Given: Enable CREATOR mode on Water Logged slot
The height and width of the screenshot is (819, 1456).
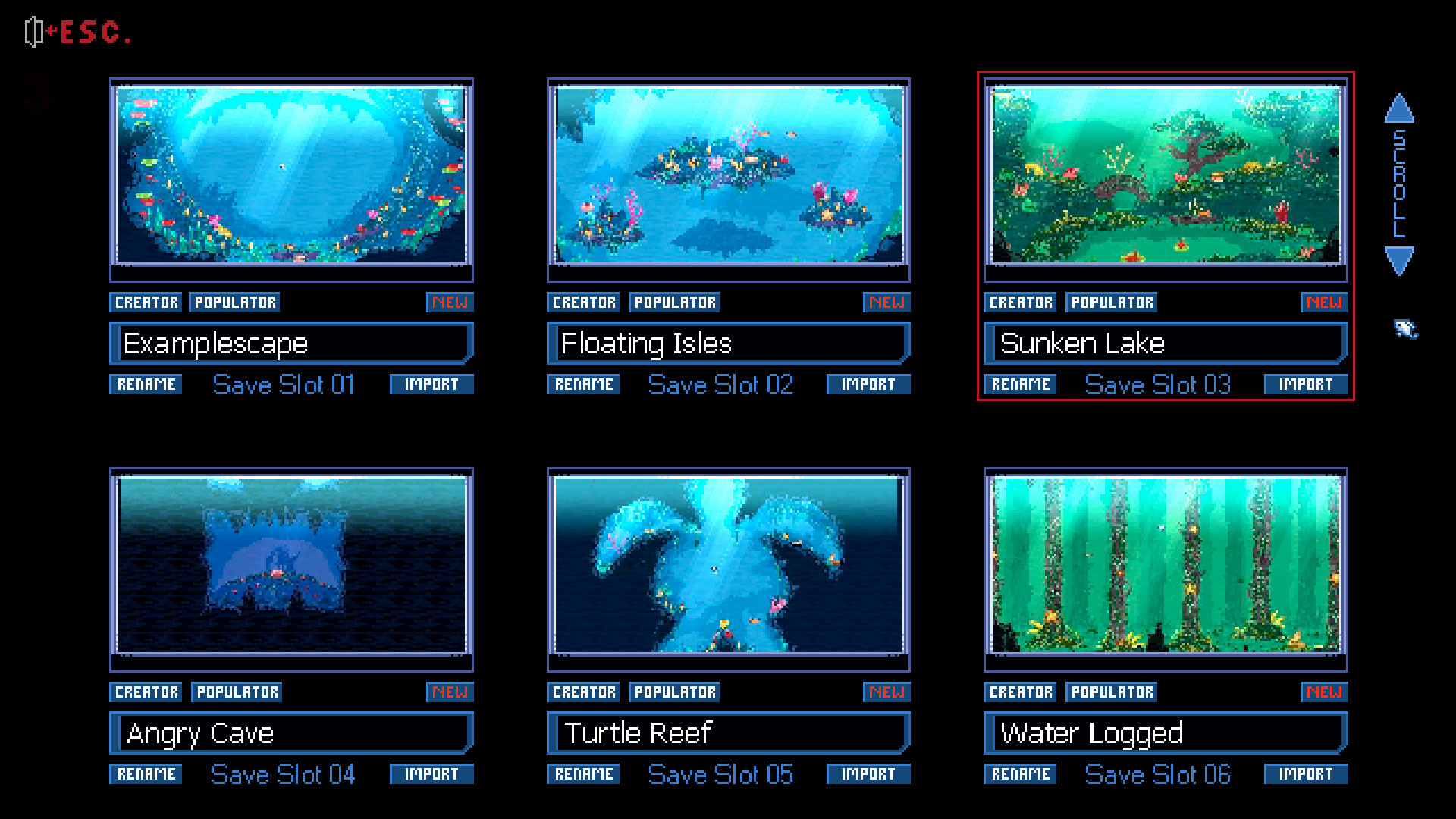Looking at the screenshot, I should click(x=1019, y=692).
